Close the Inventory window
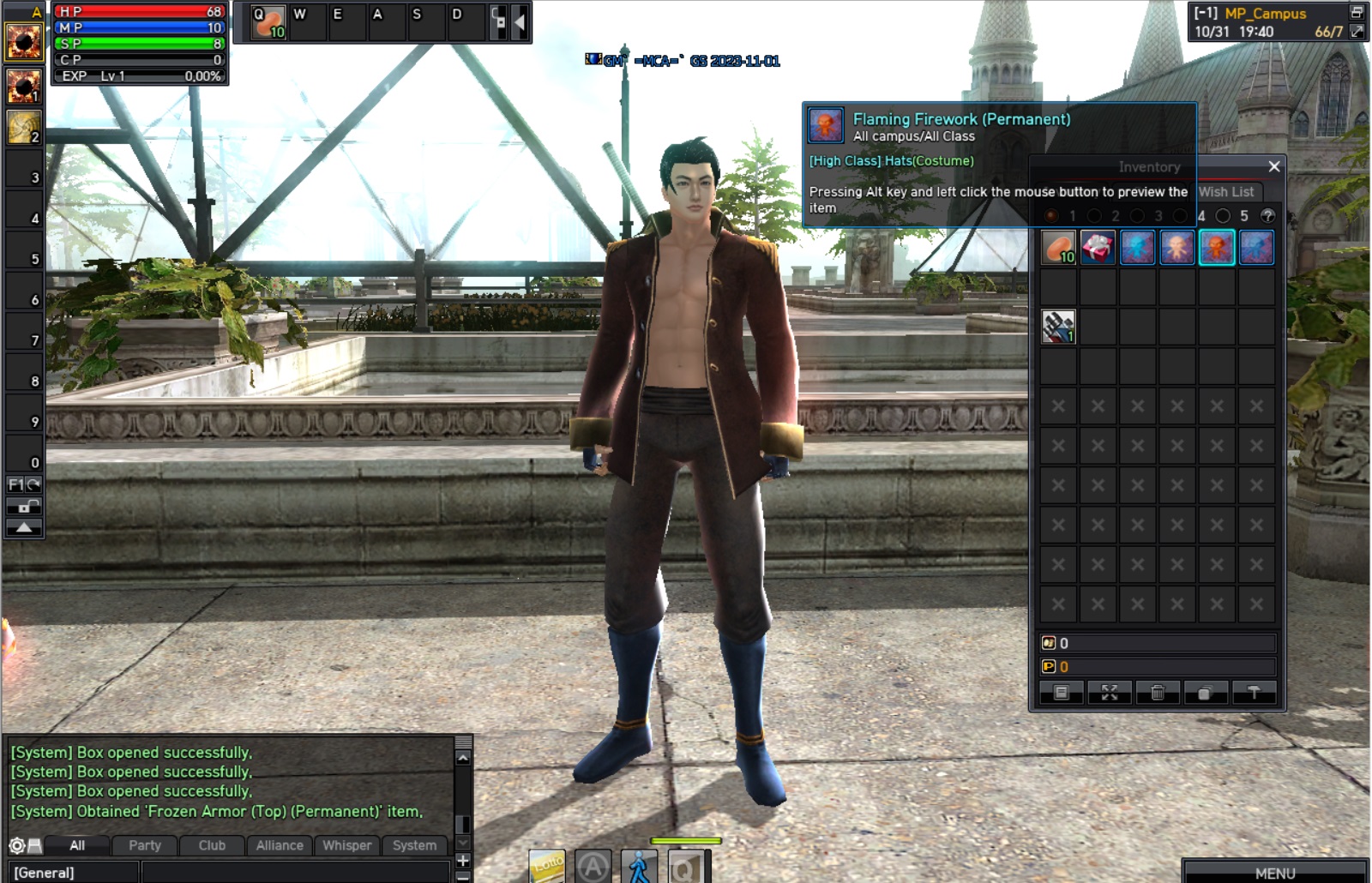Screen dimensions: 1372x883 click(1274, 166)
